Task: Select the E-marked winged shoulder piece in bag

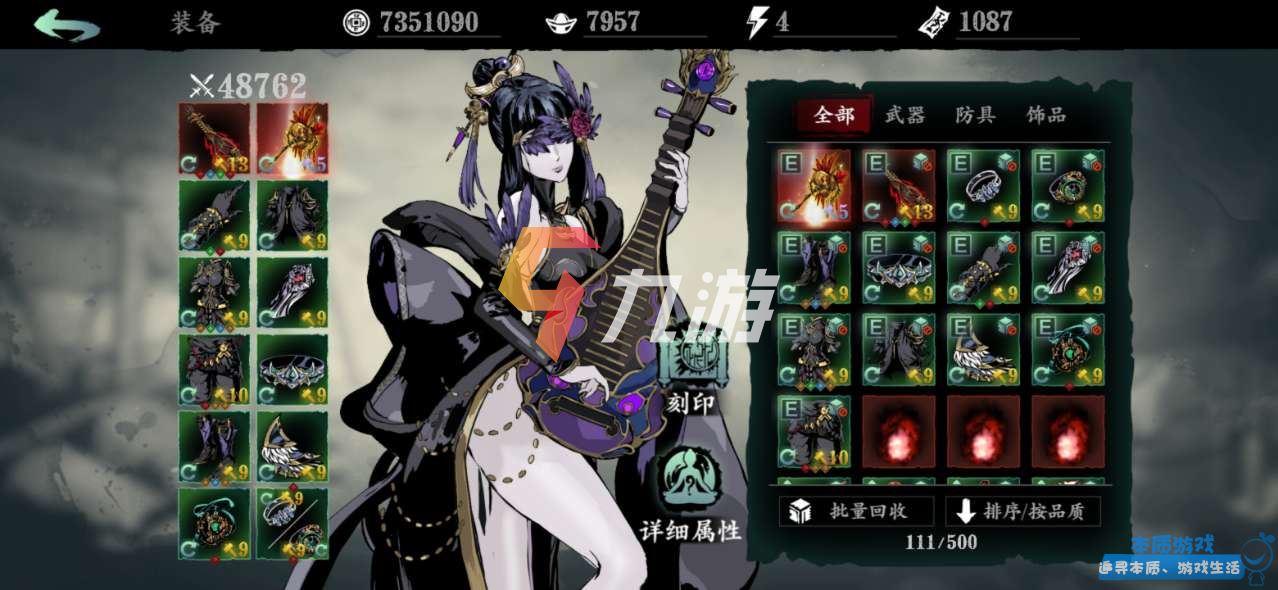Action: point(983,350)
